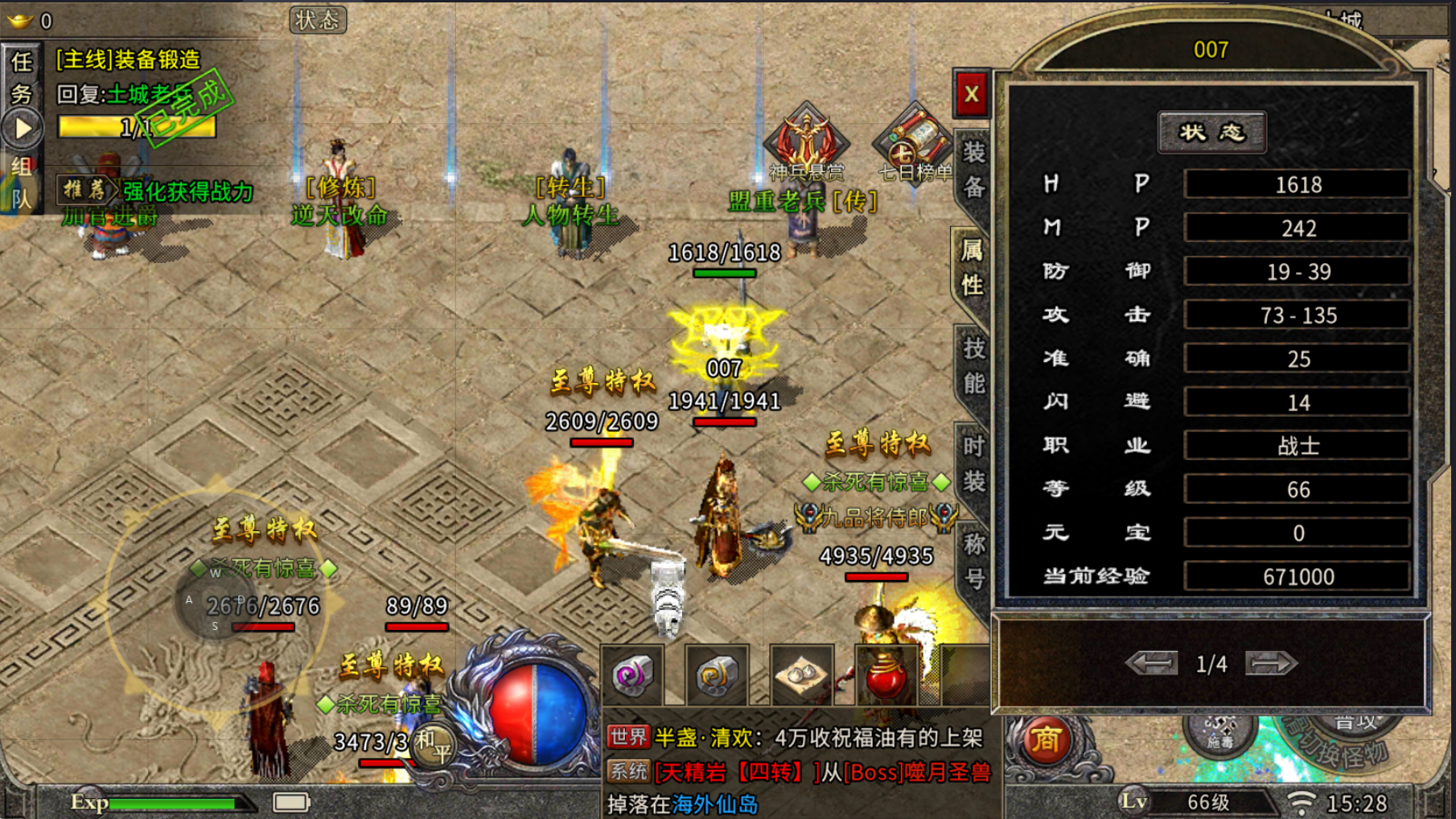
Task: Toggle the 和平 peace attack mode
Action: (434, 745)
